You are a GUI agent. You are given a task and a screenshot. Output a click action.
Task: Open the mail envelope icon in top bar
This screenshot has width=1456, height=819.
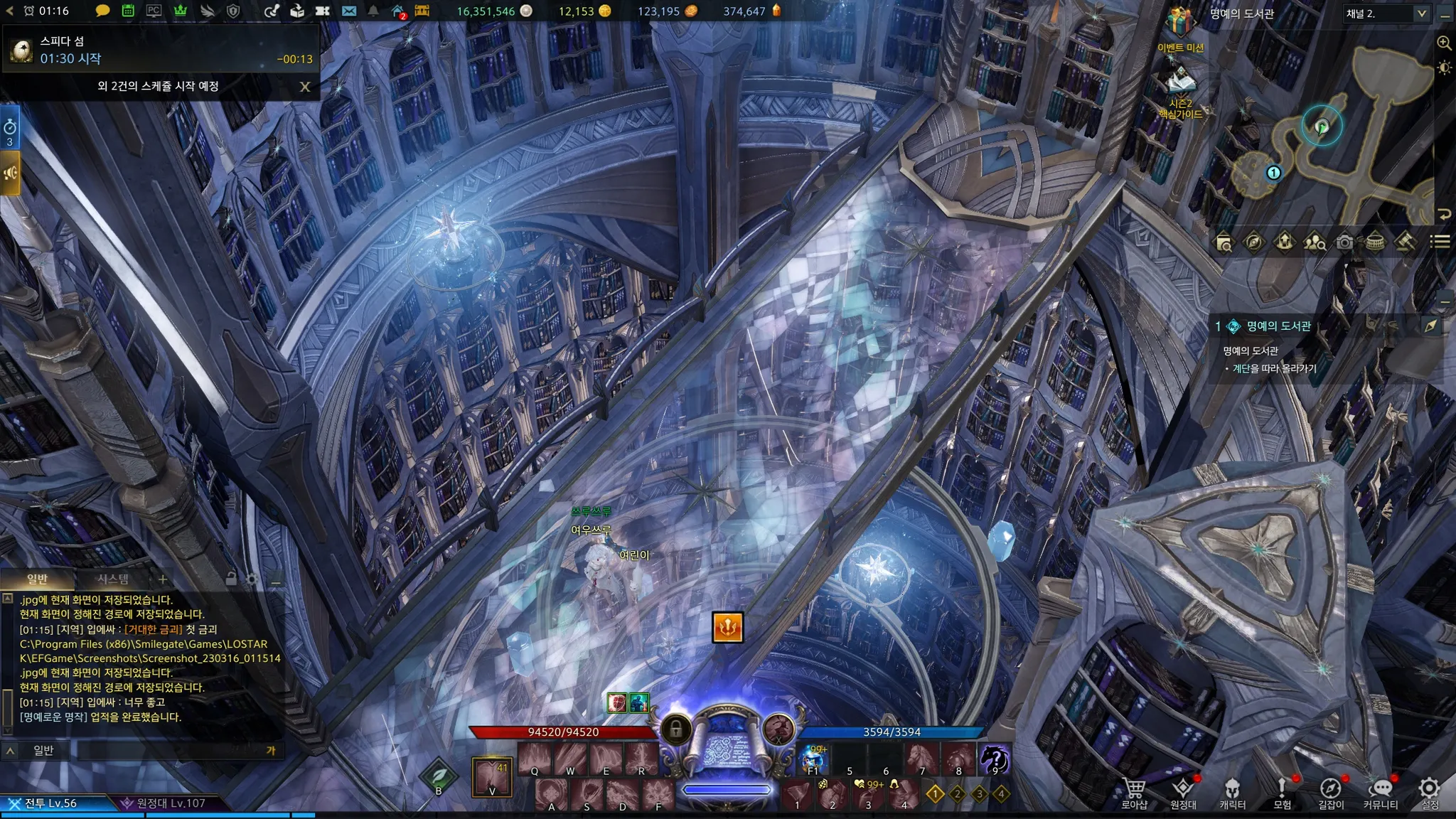[x=348, y=11]
